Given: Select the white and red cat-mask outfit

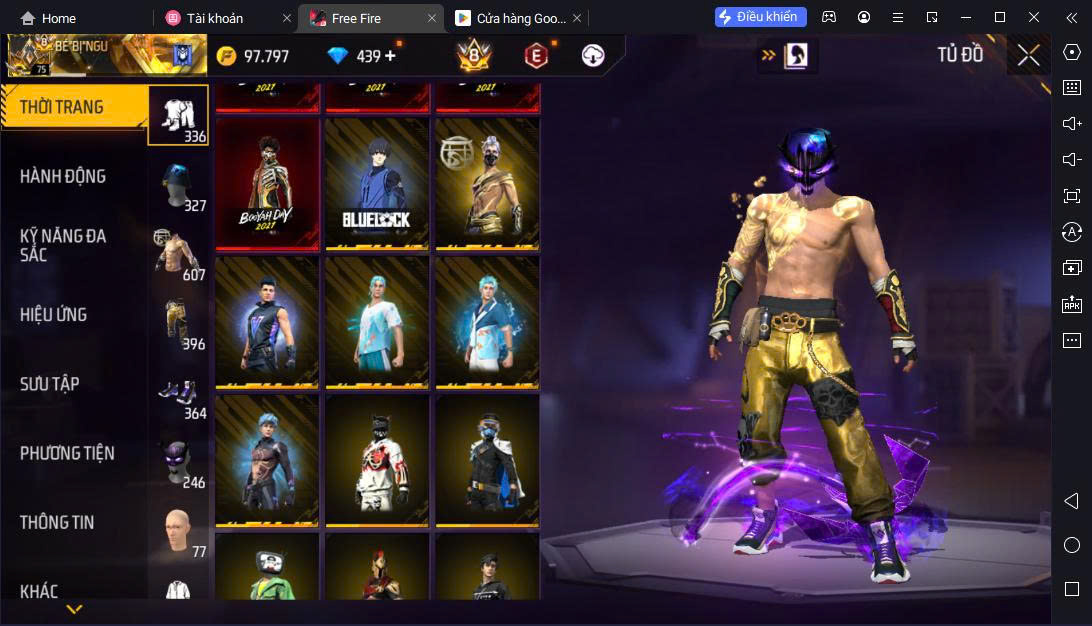Looking at the screenshot, I should pyautogui.click(x=377, y=460).
